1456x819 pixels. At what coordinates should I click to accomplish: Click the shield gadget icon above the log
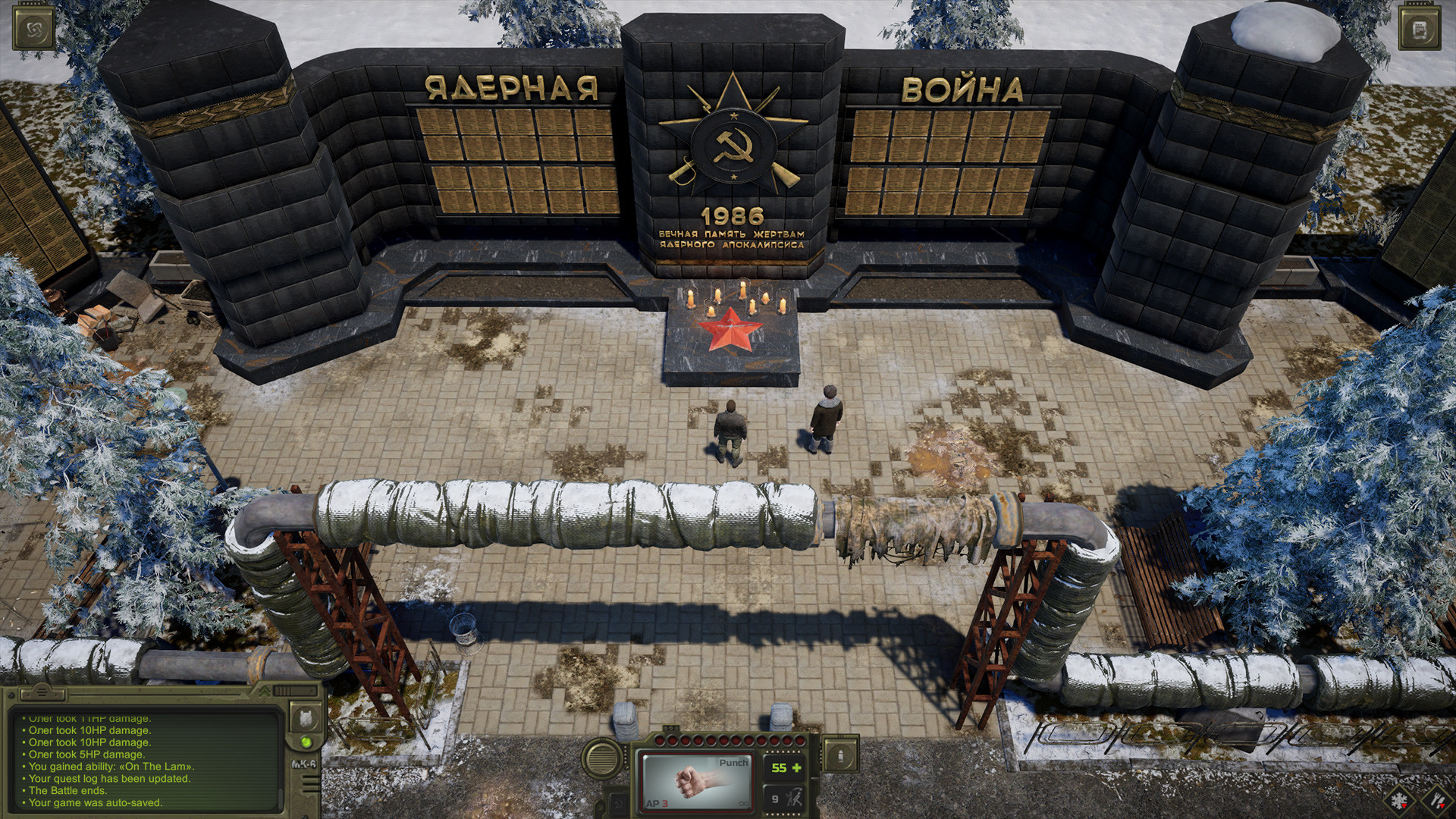306,719
